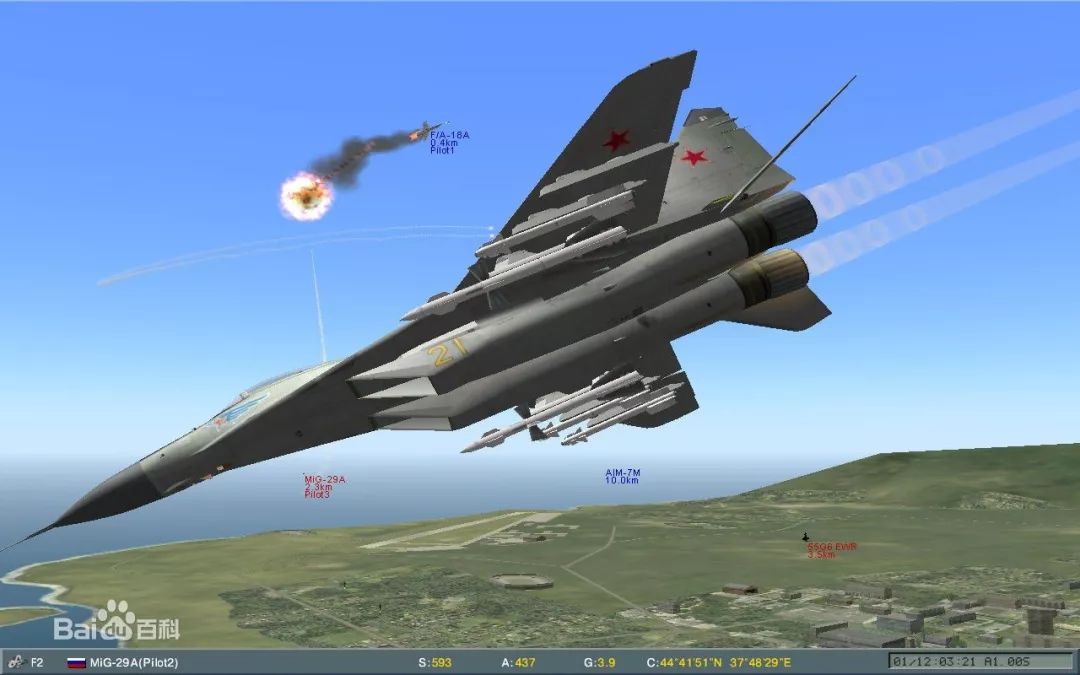Click the Russian flag in status bar

point(75,662)
